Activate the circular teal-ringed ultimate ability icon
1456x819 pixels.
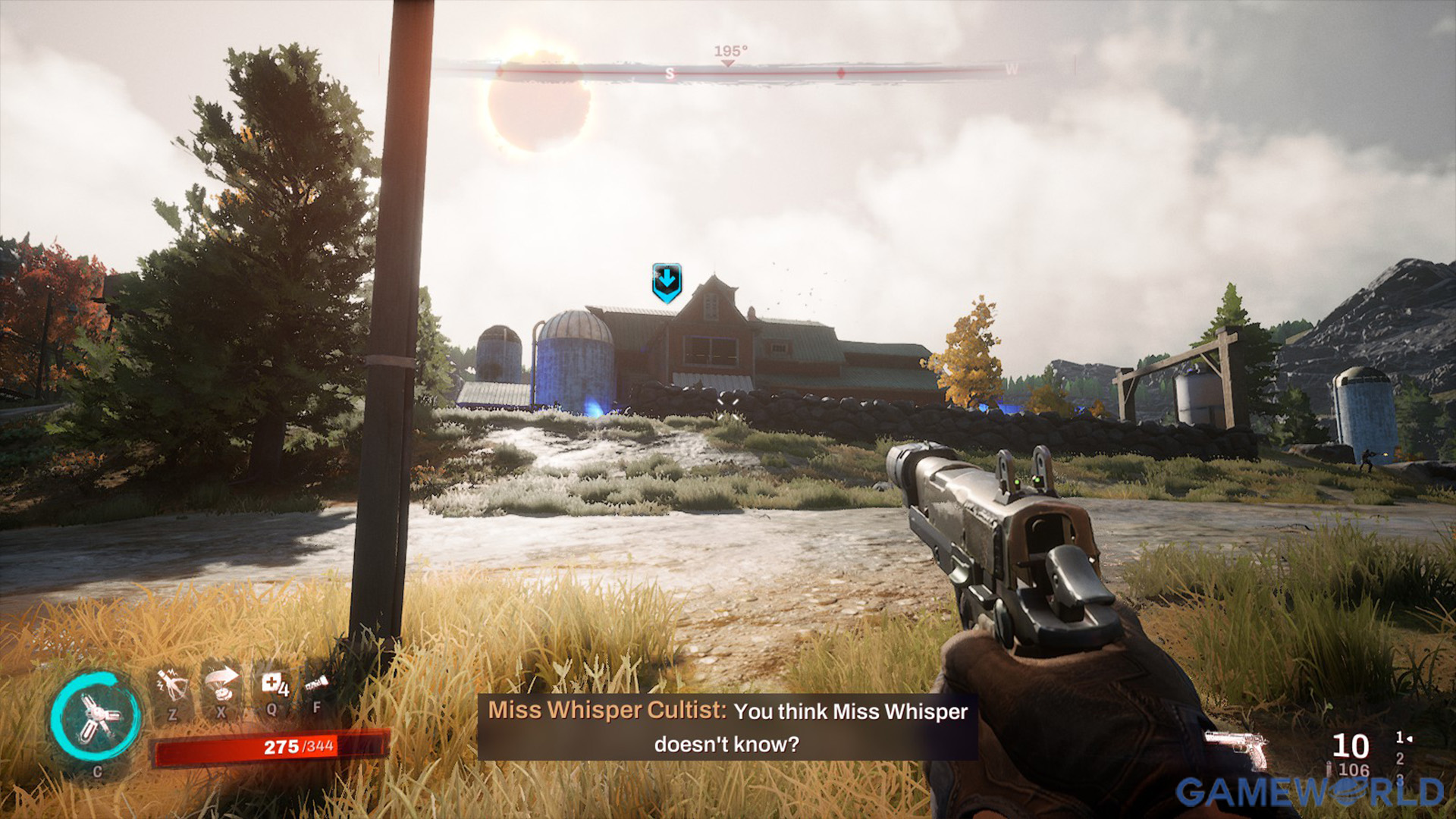tap(96, 718)
